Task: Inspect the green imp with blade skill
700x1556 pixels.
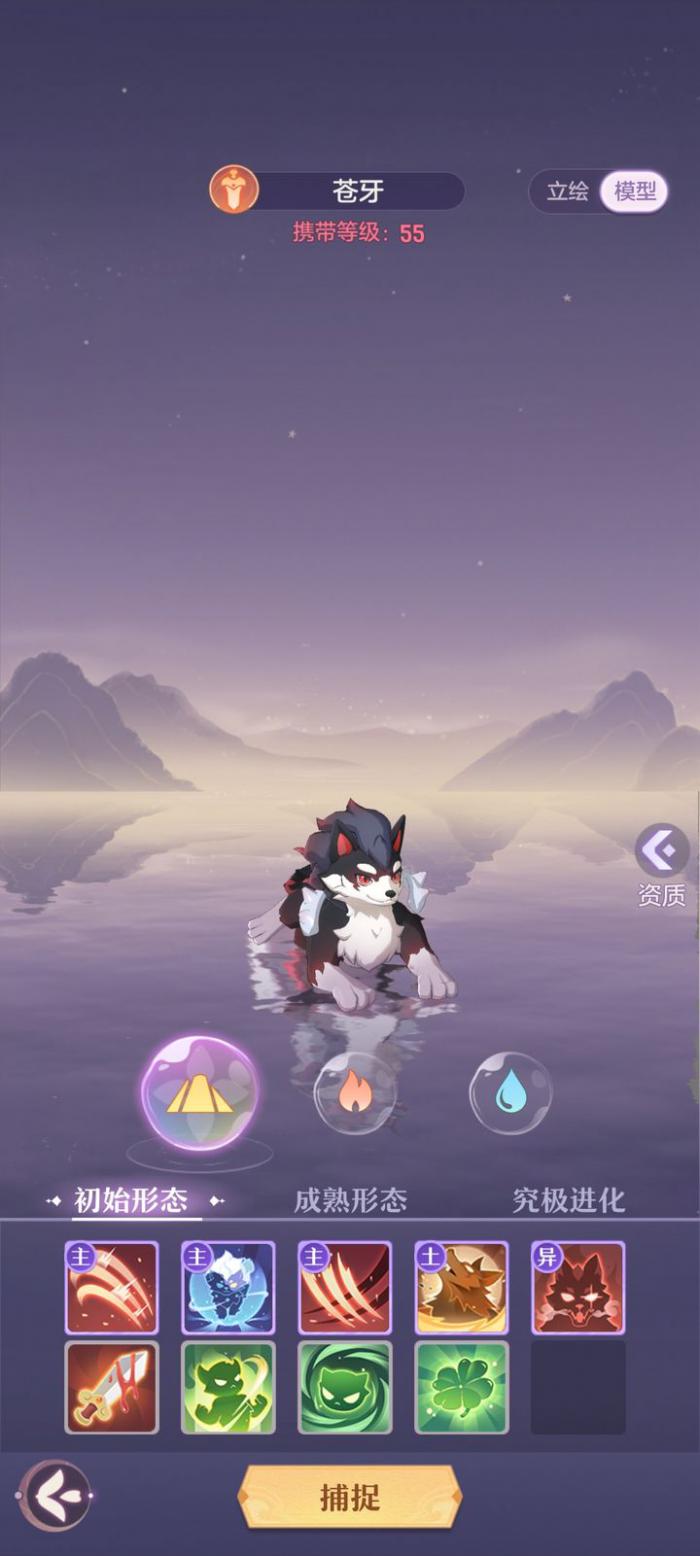Action: tap(228, 1387)
